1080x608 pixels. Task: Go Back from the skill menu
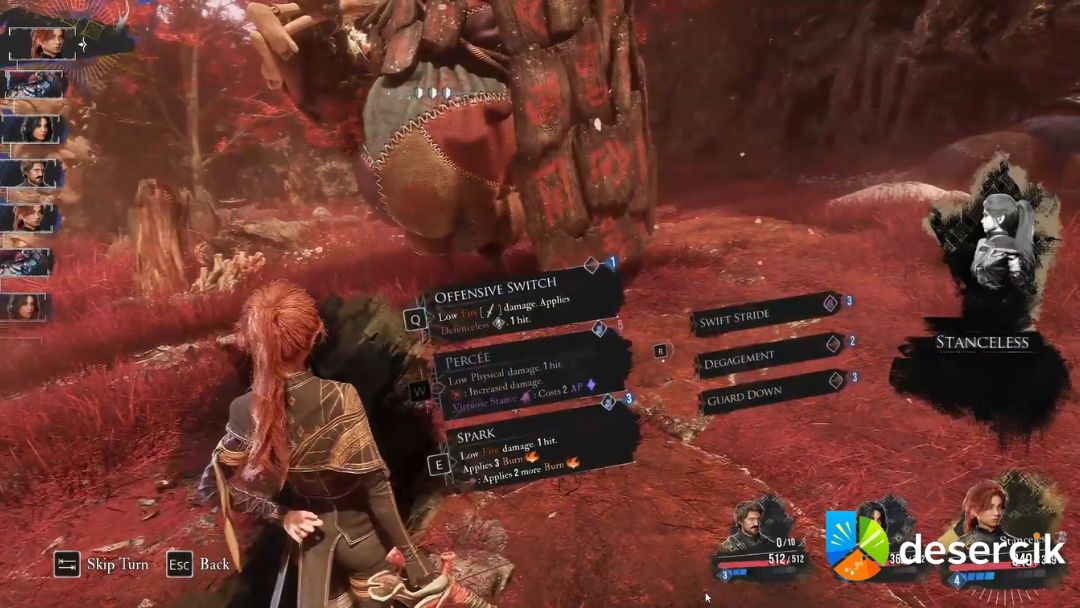pos(200,564)
